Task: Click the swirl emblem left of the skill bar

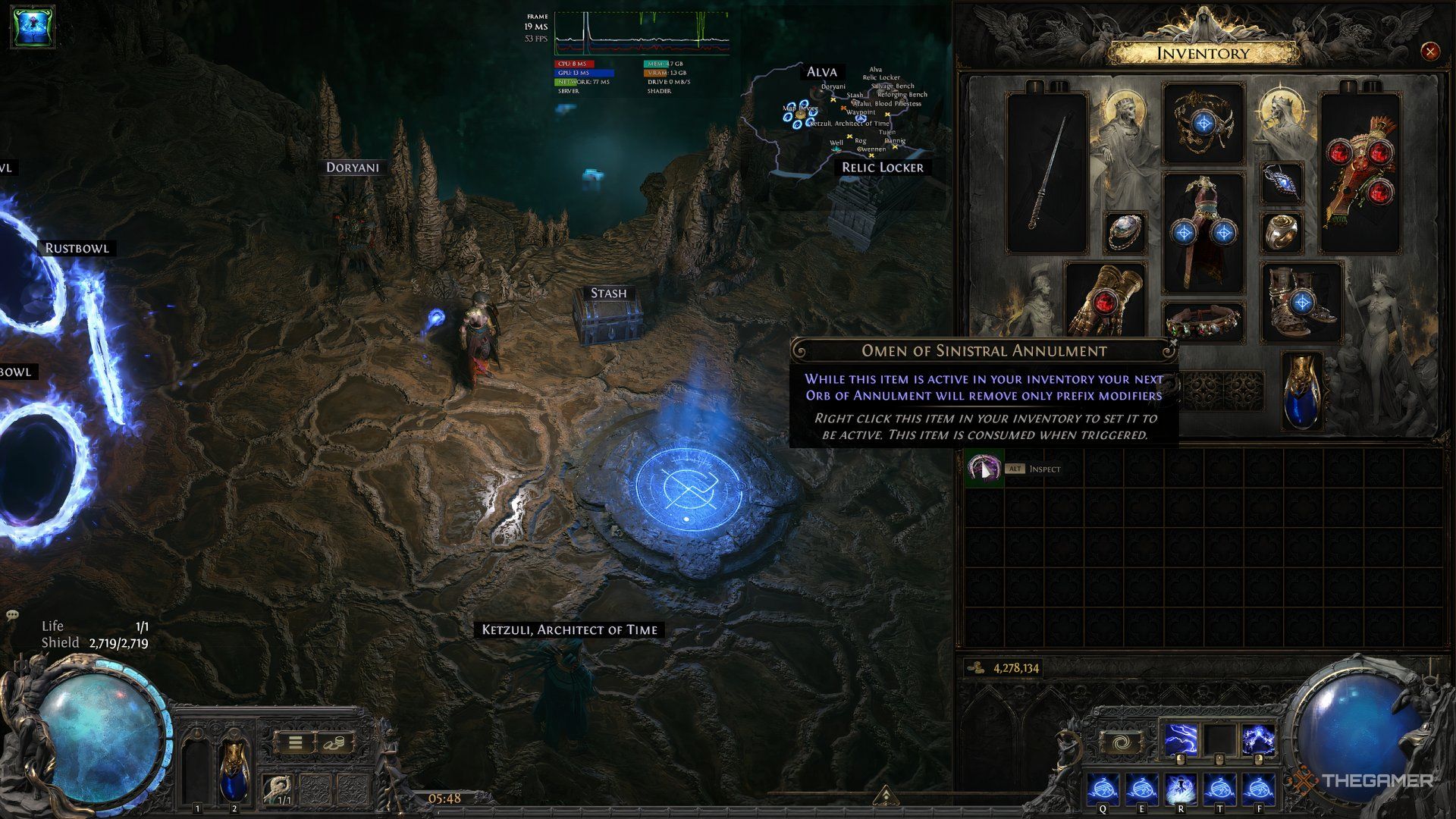Action: click(x=1121, y=741)
